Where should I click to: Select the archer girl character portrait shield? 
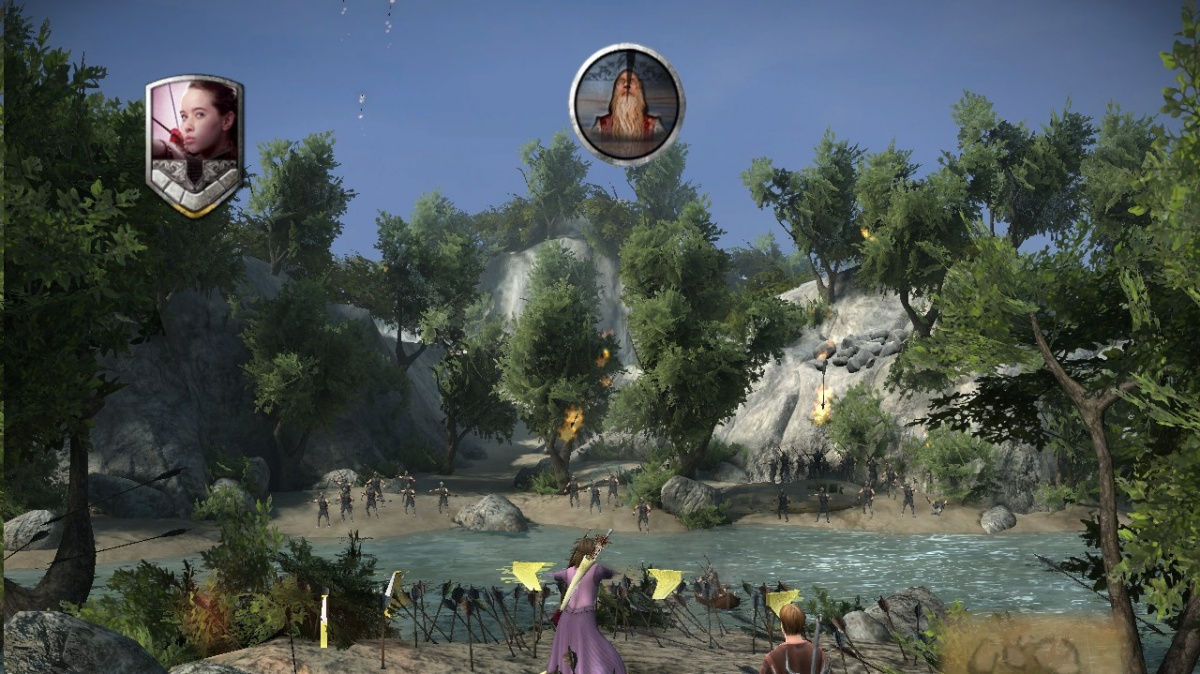pyautogui.click(x=195, y=143)
